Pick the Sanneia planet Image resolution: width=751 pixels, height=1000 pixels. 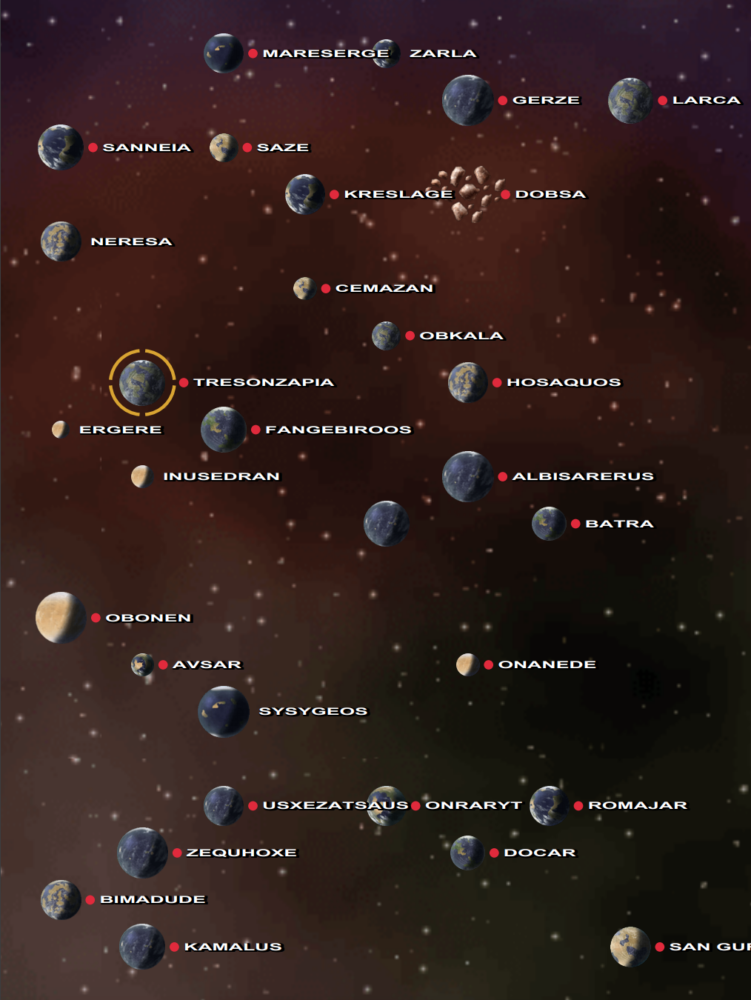(x=60, y=147)
